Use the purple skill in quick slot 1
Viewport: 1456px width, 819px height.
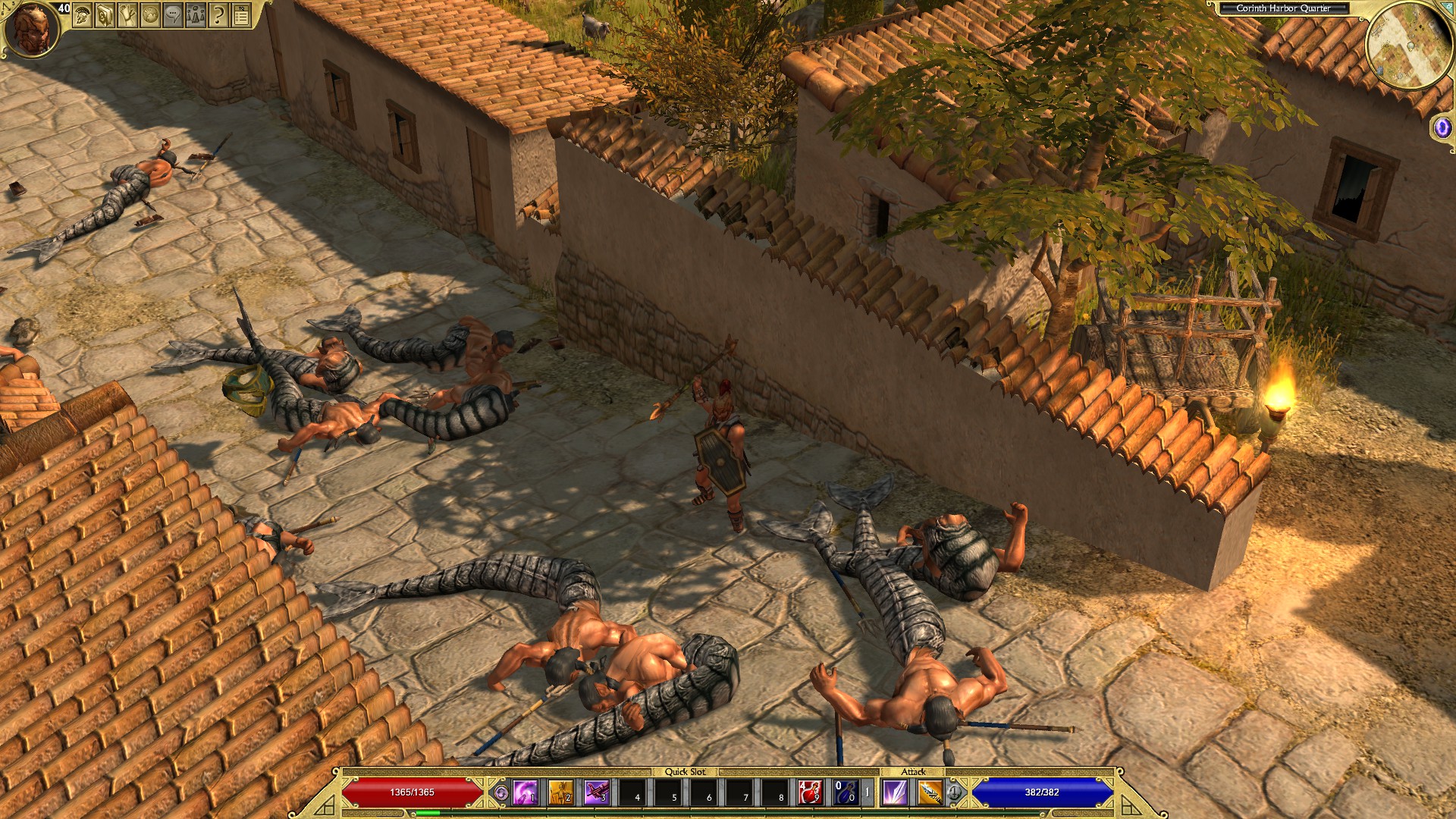(x=525, y=792)
